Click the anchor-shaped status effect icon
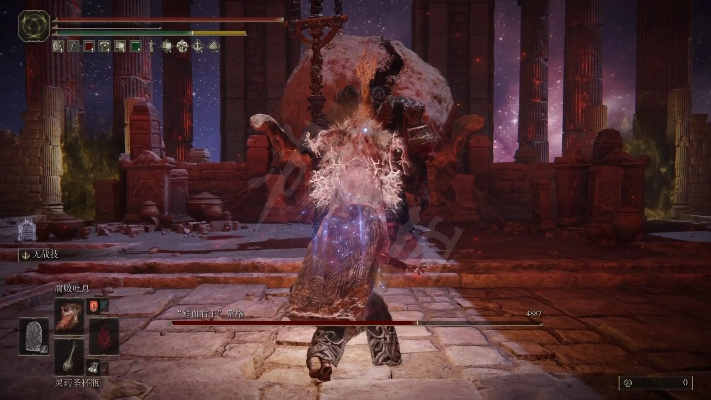711x400 pixels. point(198,46)
